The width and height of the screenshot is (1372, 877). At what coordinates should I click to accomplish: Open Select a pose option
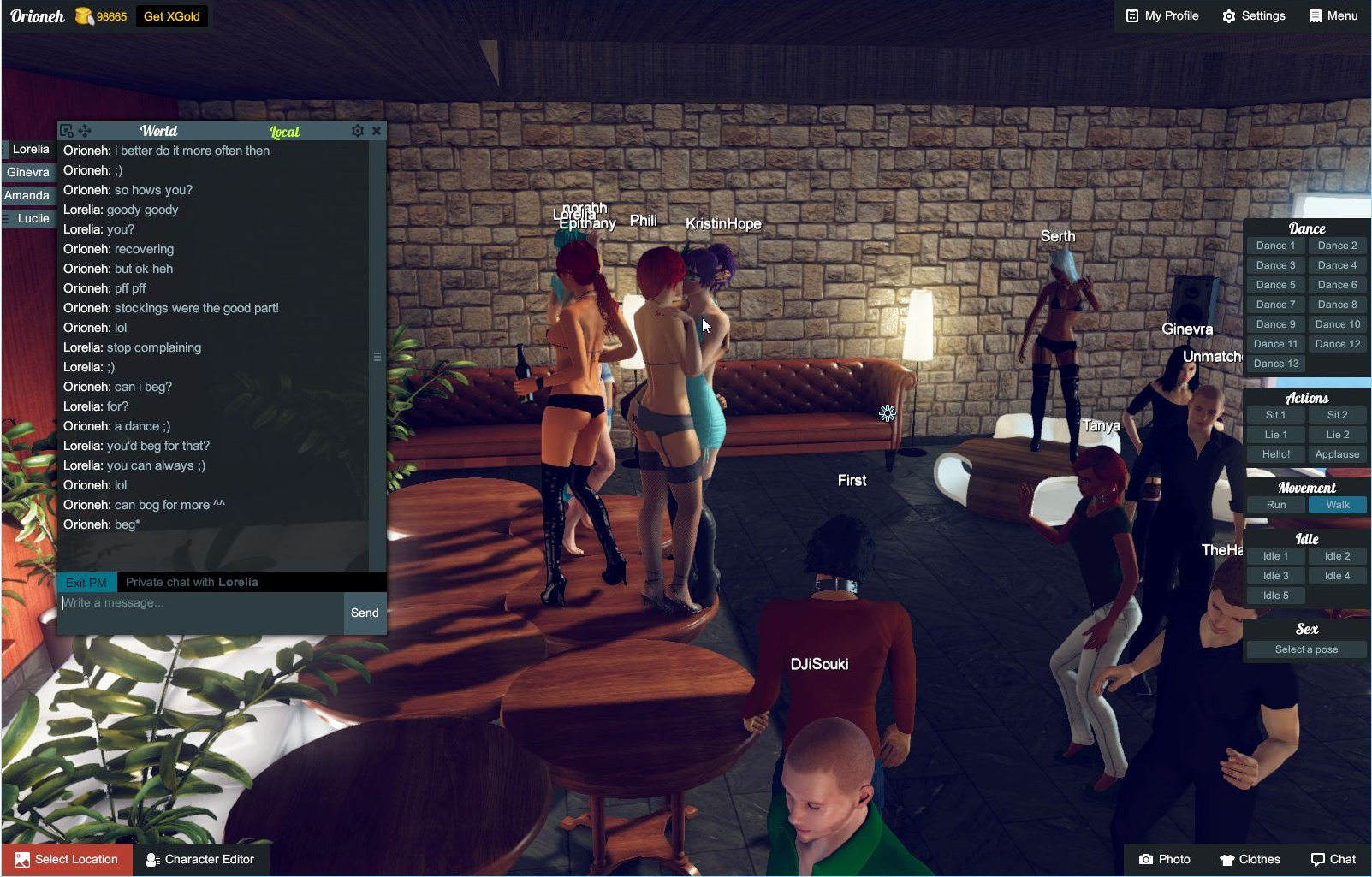click(x=1306, y=649)
